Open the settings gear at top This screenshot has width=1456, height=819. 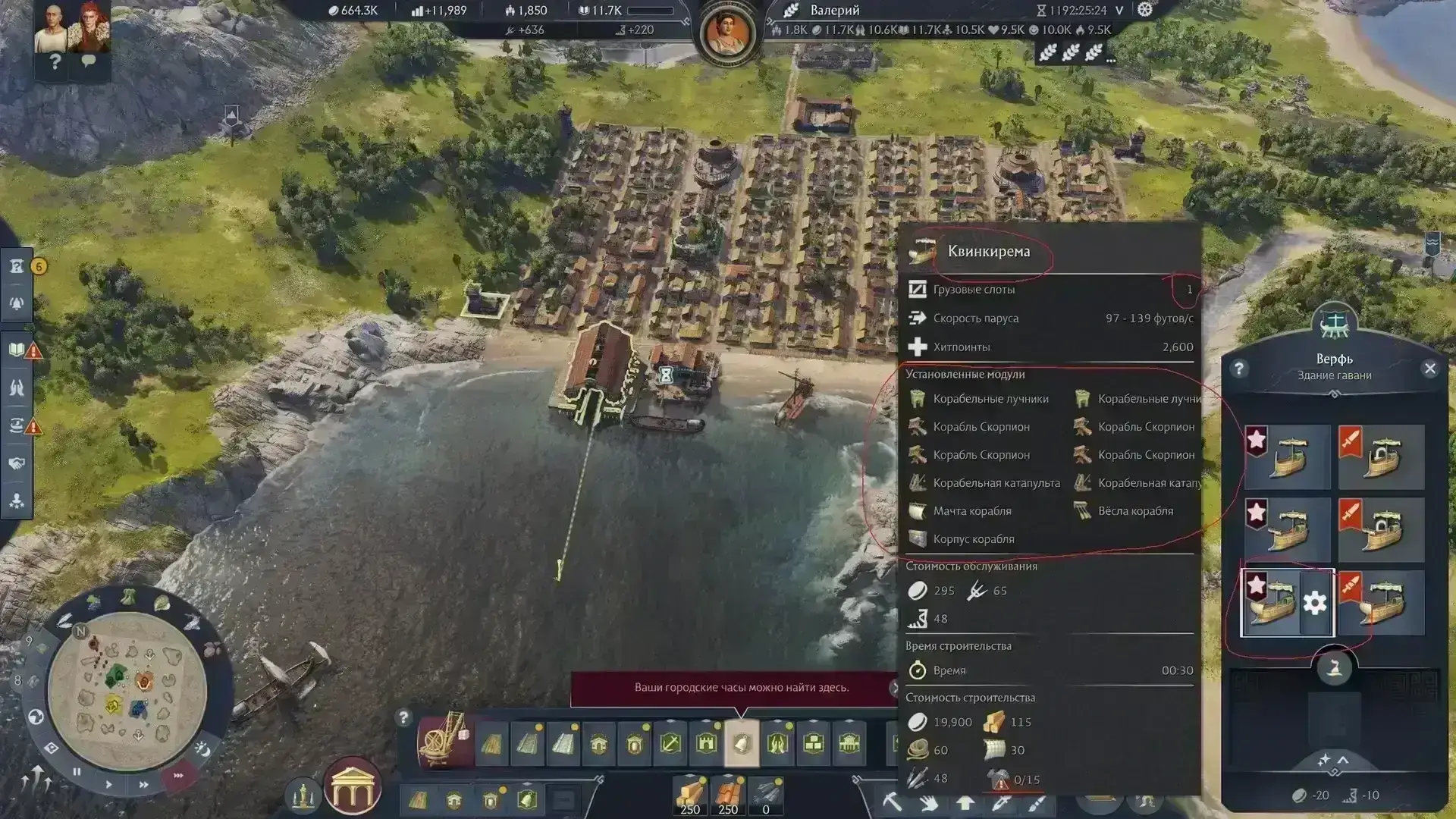click(x=1145, y=10)
